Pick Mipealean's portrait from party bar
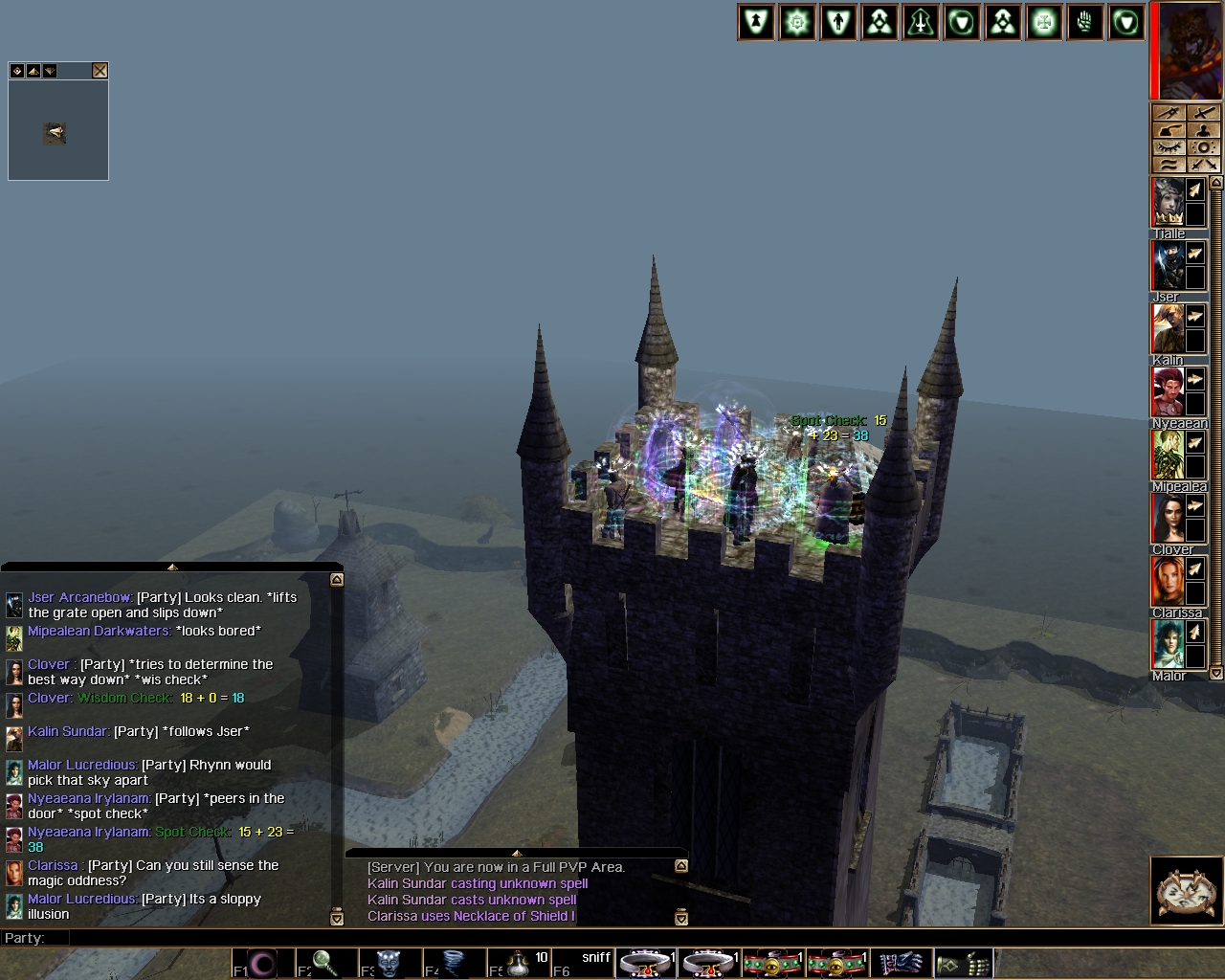1225x980 pixels. (x=1168, y=455)
